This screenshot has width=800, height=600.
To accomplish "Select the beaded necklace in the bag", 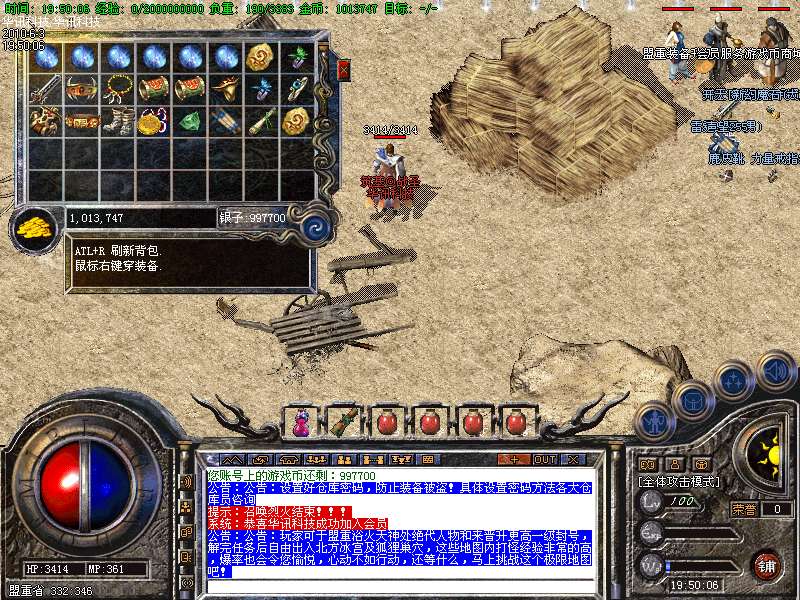I will (x=118, y=89).
